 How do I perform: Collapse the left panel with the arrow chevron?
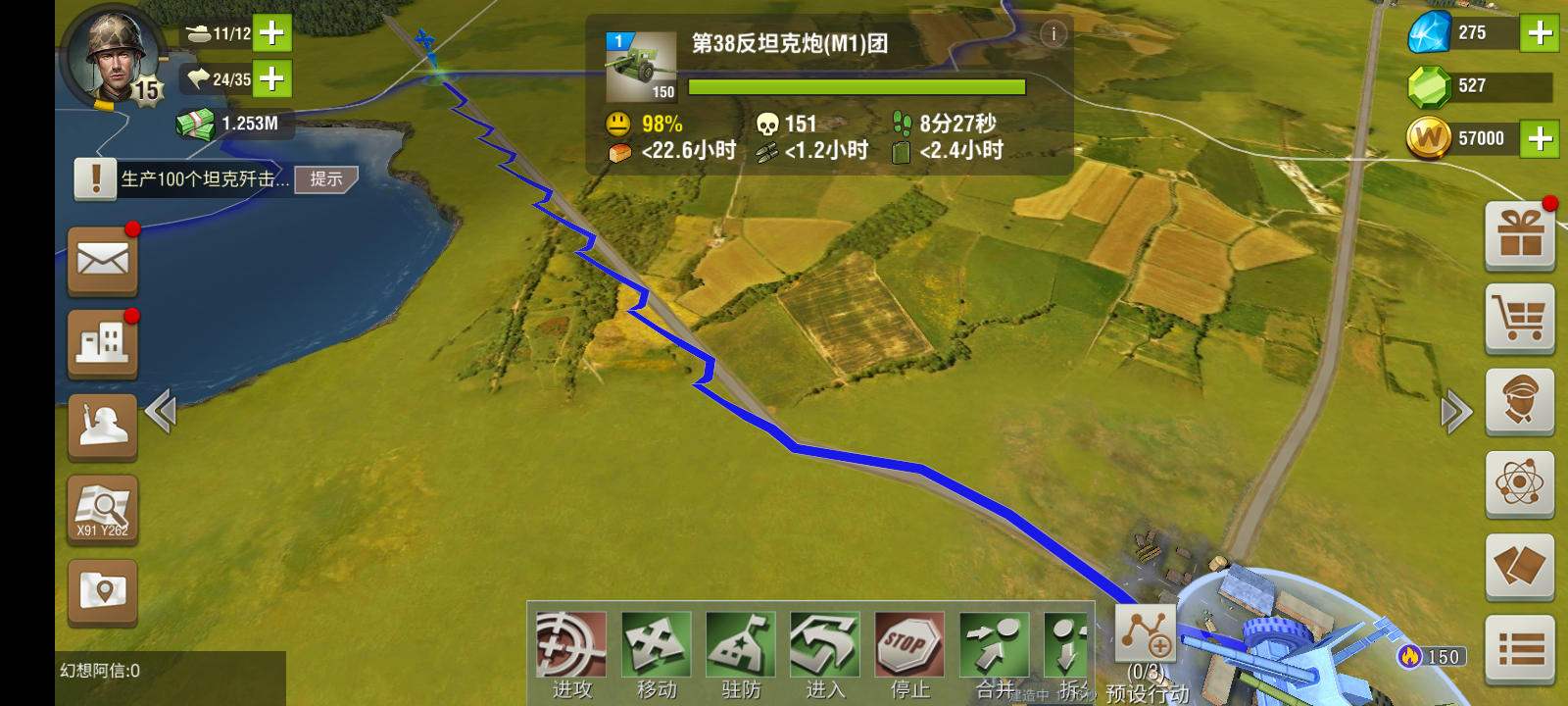click(x=162, y=413)
